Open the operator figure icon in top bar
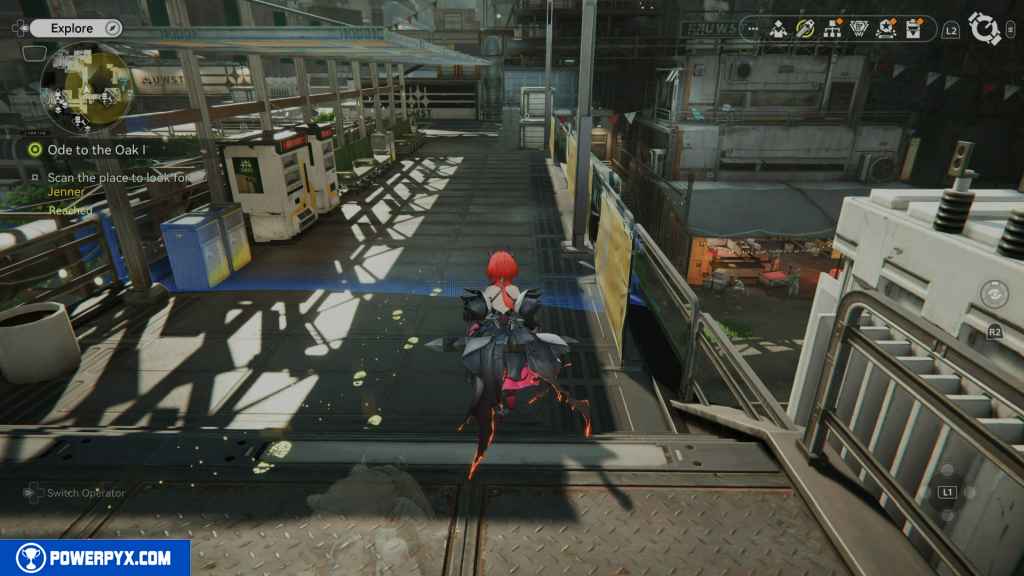The height and width of the screenshot is (576, 1024). (x=777, y=29)
